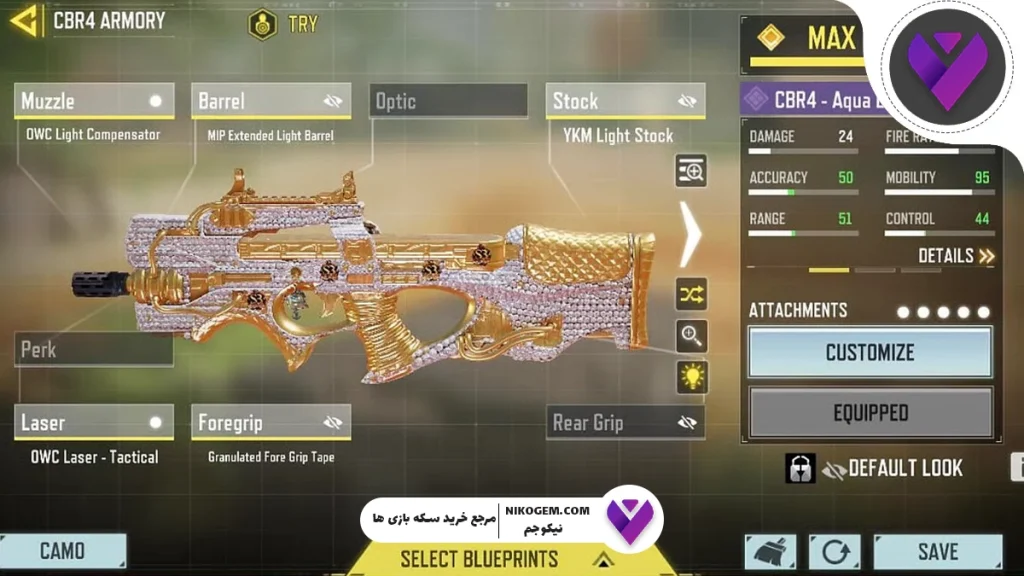Viewport: 1024px width, 576px height.
Task: Select the empty Perk slot
Action: click(94, 350)
